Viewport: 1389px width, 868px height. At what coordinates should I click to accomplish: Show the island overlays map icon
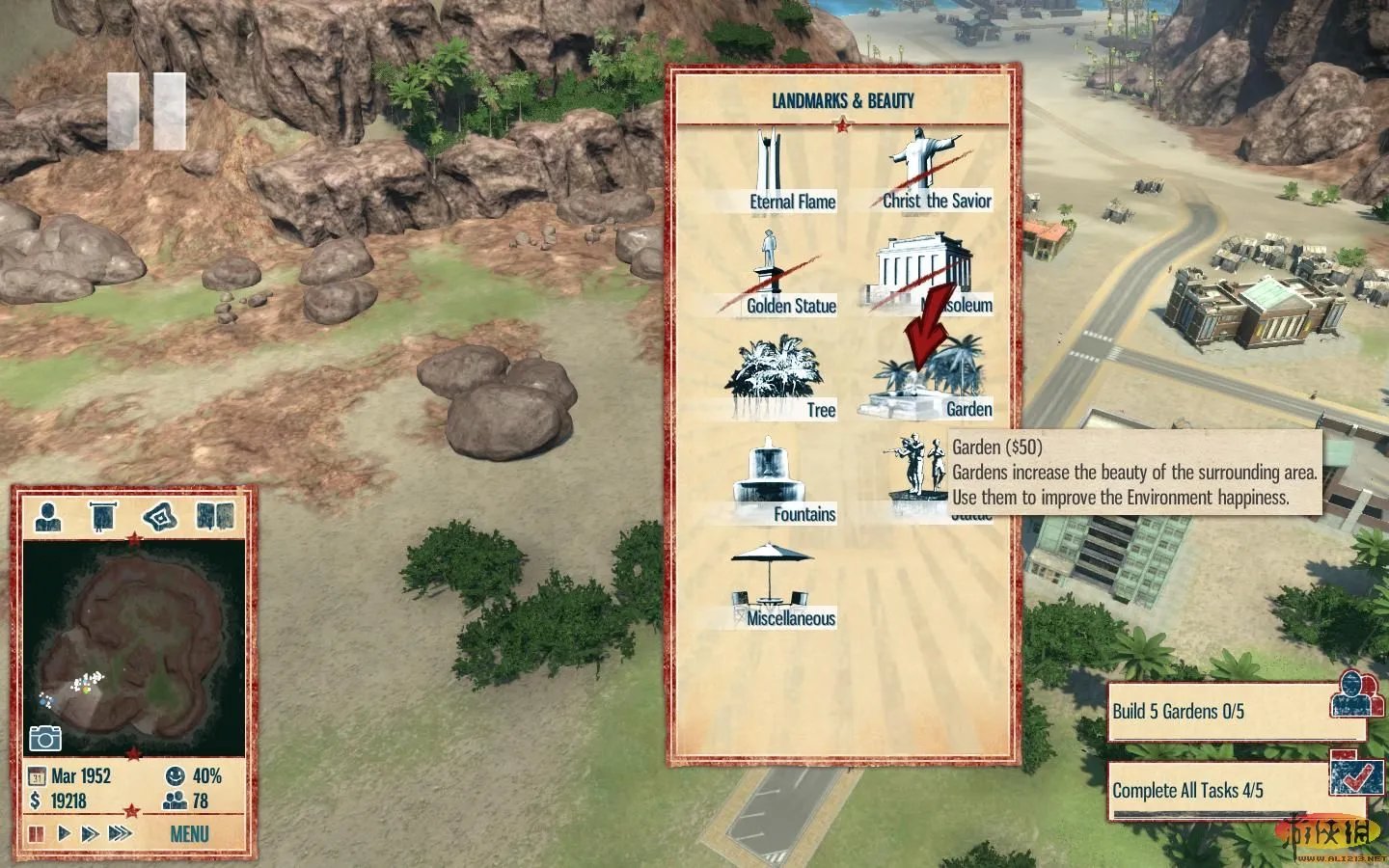coord(160,517)
